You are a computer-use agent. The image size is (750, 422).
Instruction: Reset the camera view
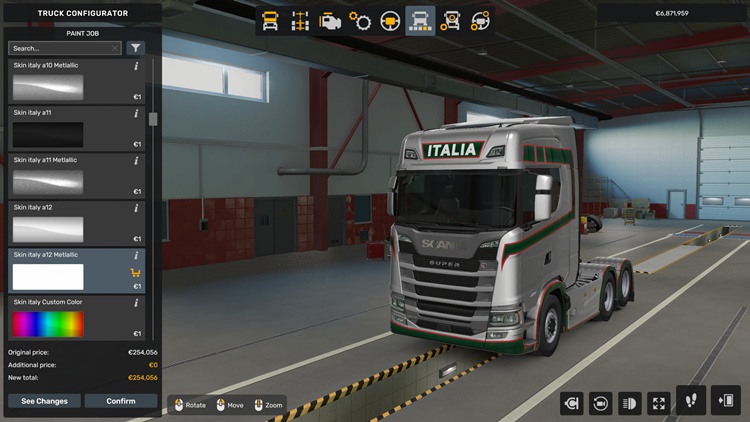[x=602, y=403]
